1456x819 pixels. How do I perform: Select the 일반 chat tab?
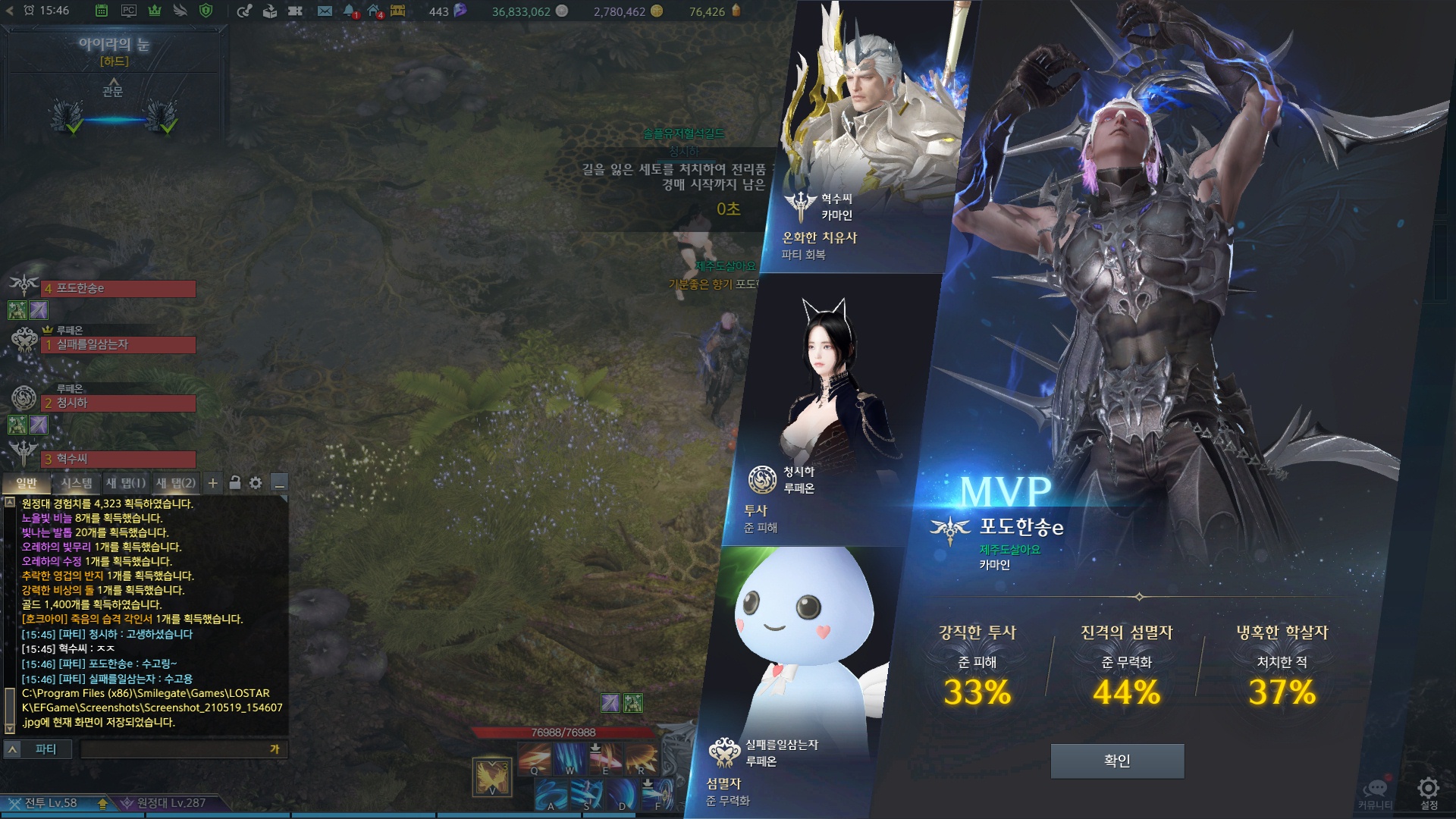click(x=27, y=483)
